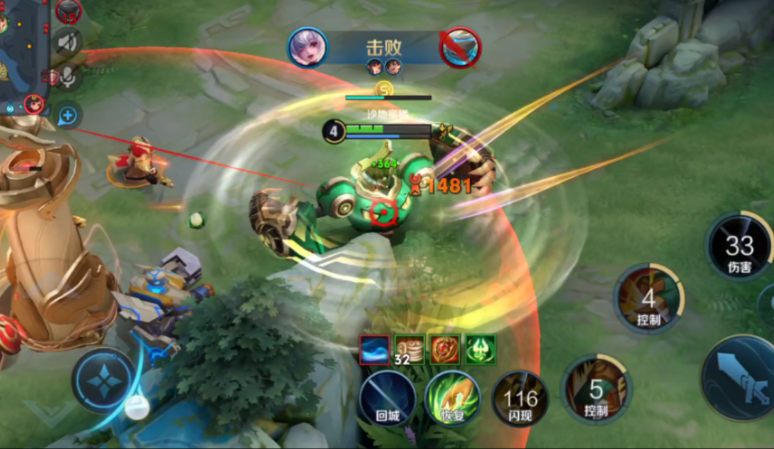Tap the four-point star joystick
The image size is (774, 449).
[103, 381]
